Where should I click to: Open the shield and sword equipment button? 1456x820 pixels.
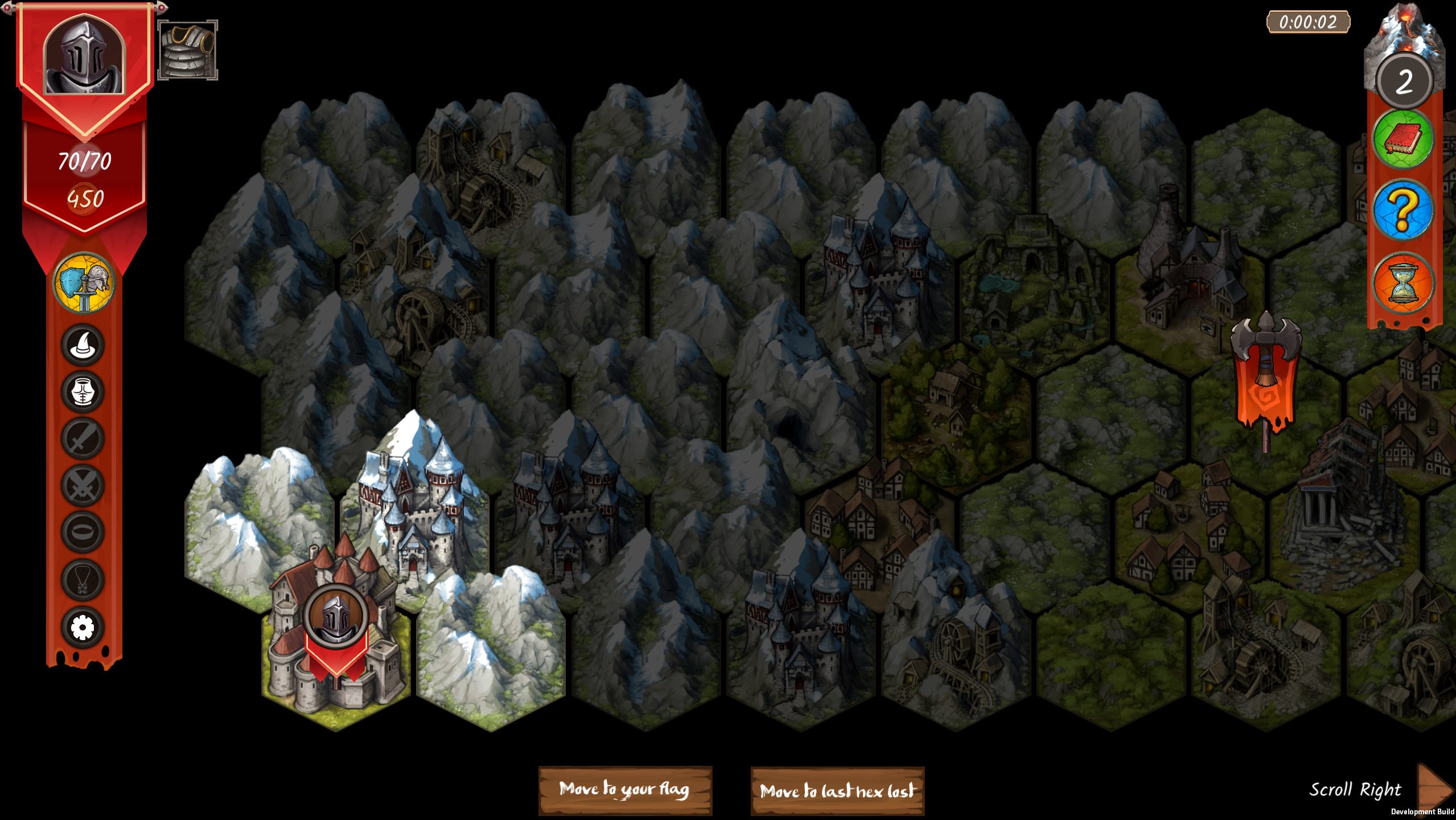(x=84, y=282)
